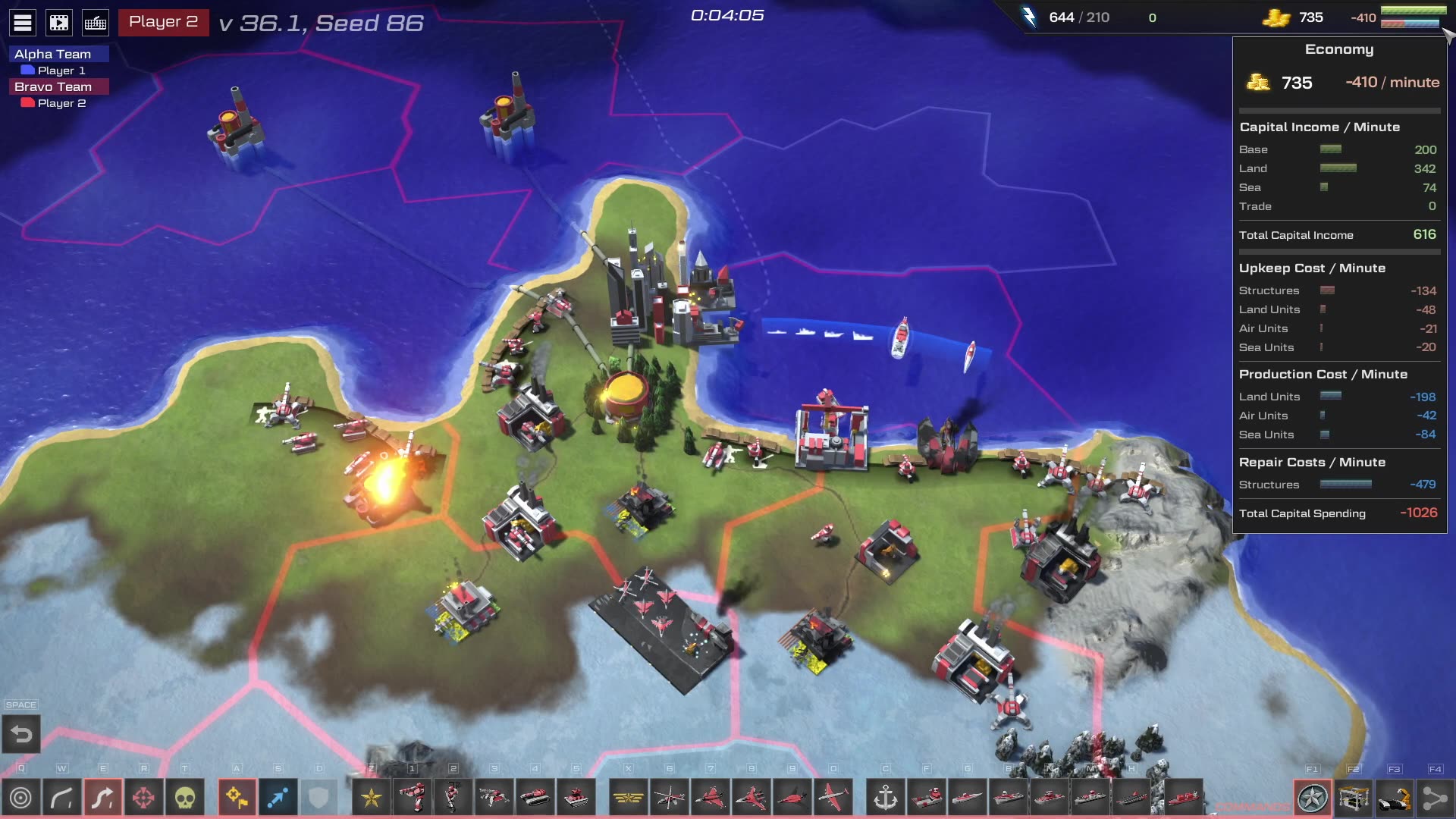Screen dimensions: 1456x819
Task: Open the replay film-strip controls
Action: (59, 23)
